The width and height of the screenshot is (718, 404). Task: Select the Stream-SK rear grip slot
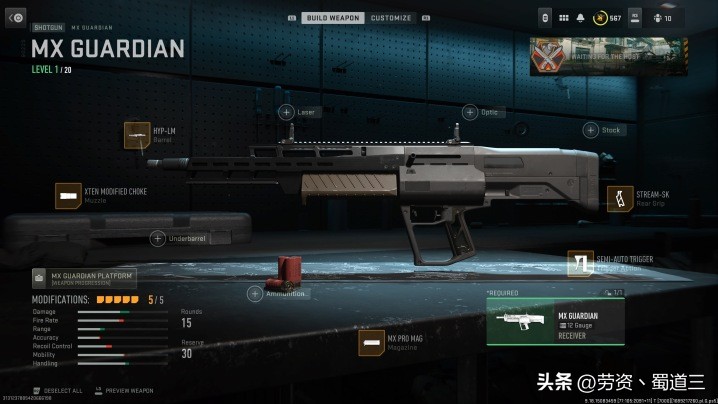pos(621,198)
